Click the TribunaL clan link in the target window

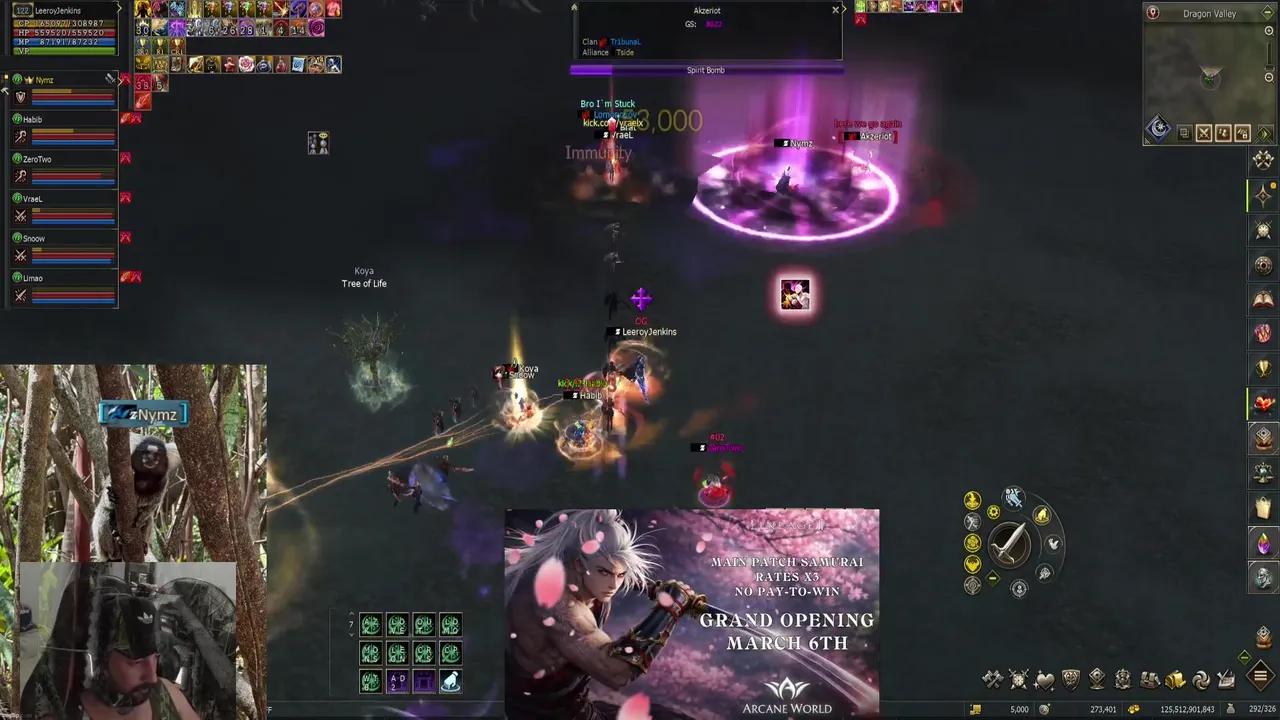[623, 41]
